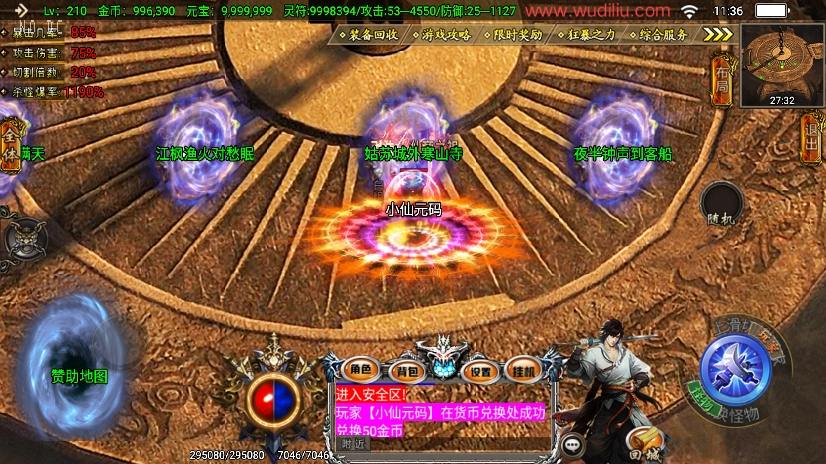The width and height of the screenshot is (826, 464).
Task: Open the 背包 backpack
Action: click(405, 369)
